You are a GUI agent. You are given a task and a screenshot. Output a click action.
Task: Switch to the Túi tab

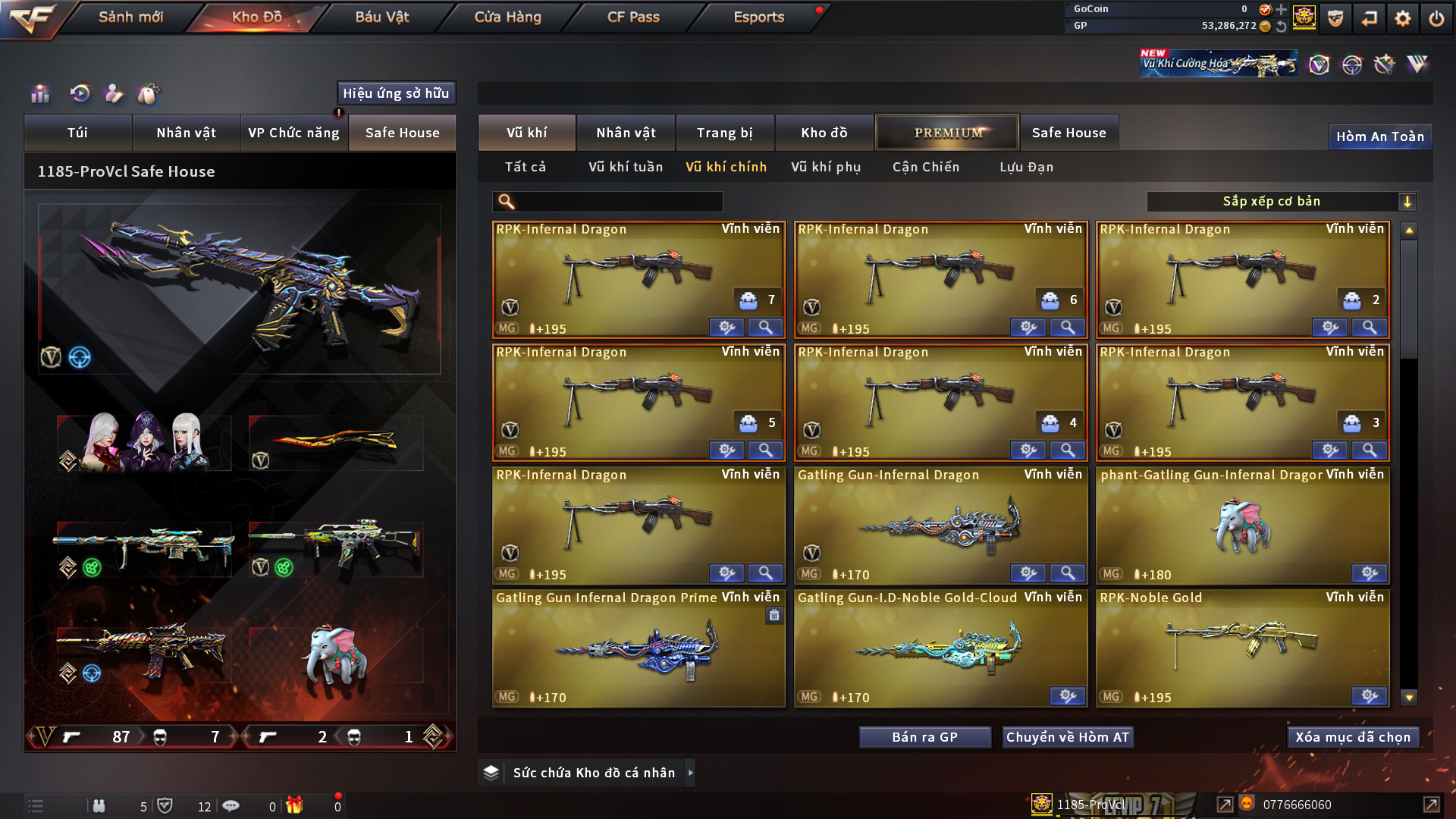tap(77, 133)
